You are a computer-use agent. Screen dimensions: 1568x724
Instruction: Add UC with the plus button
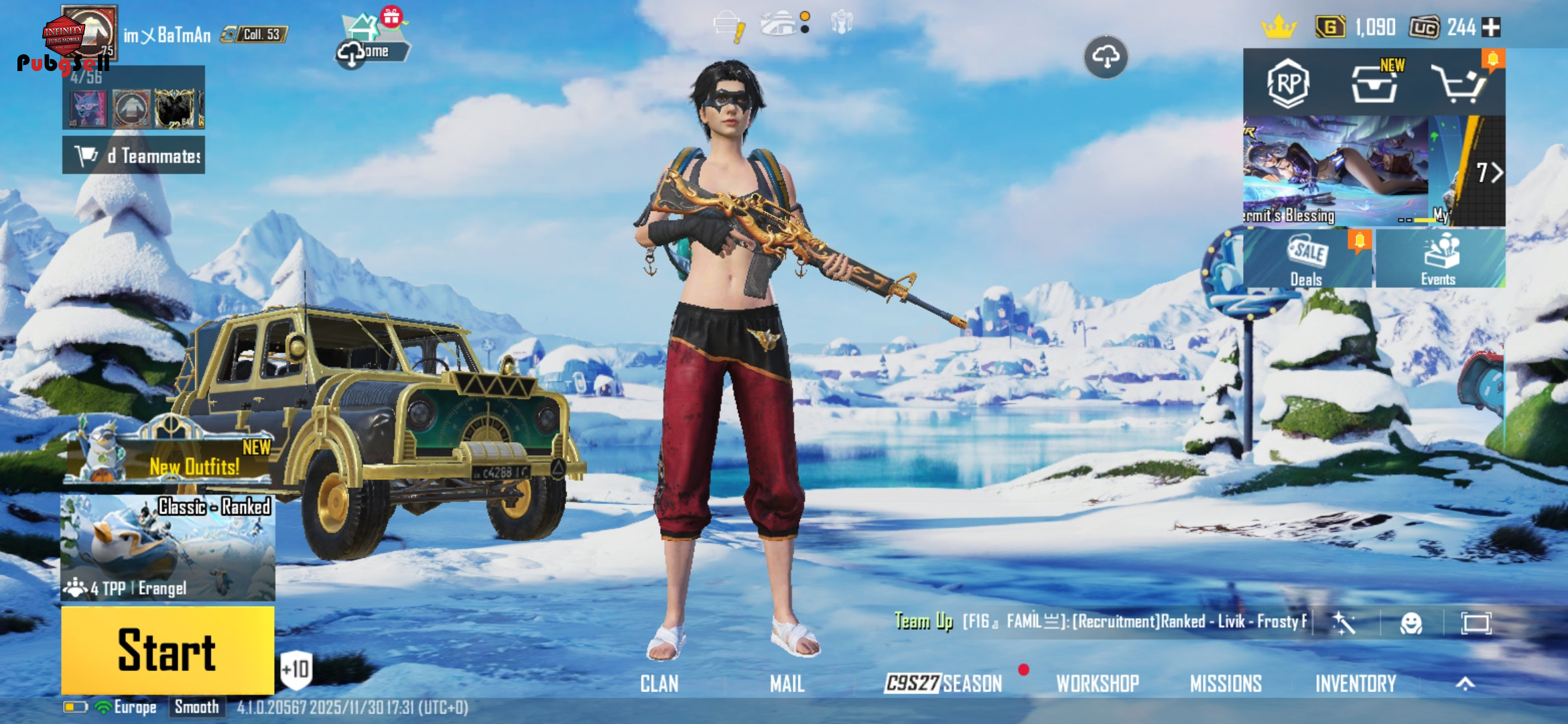coord(1491,27)
